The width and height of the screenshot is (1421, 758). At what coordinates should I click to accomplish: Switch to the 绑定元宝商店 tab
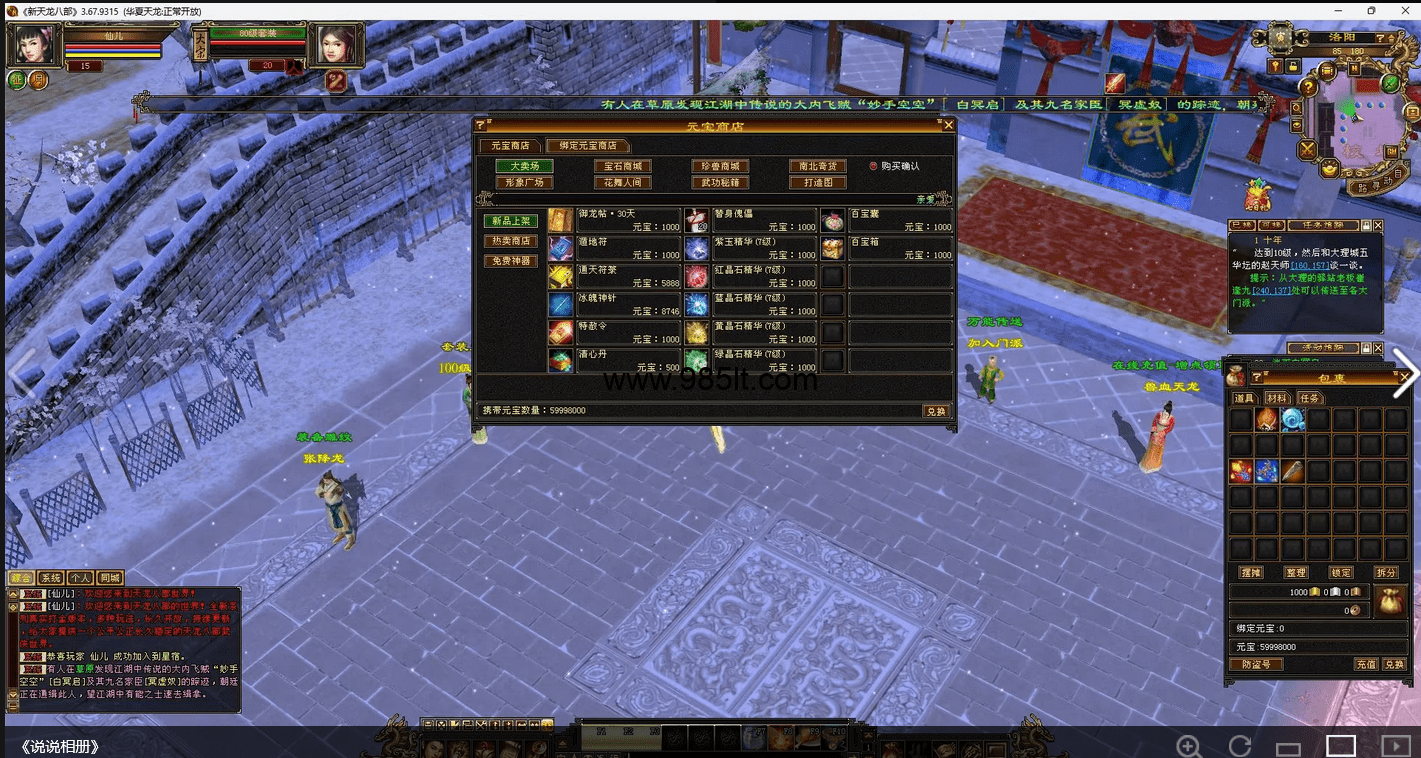pyautogui.click(x=588, y=146)
